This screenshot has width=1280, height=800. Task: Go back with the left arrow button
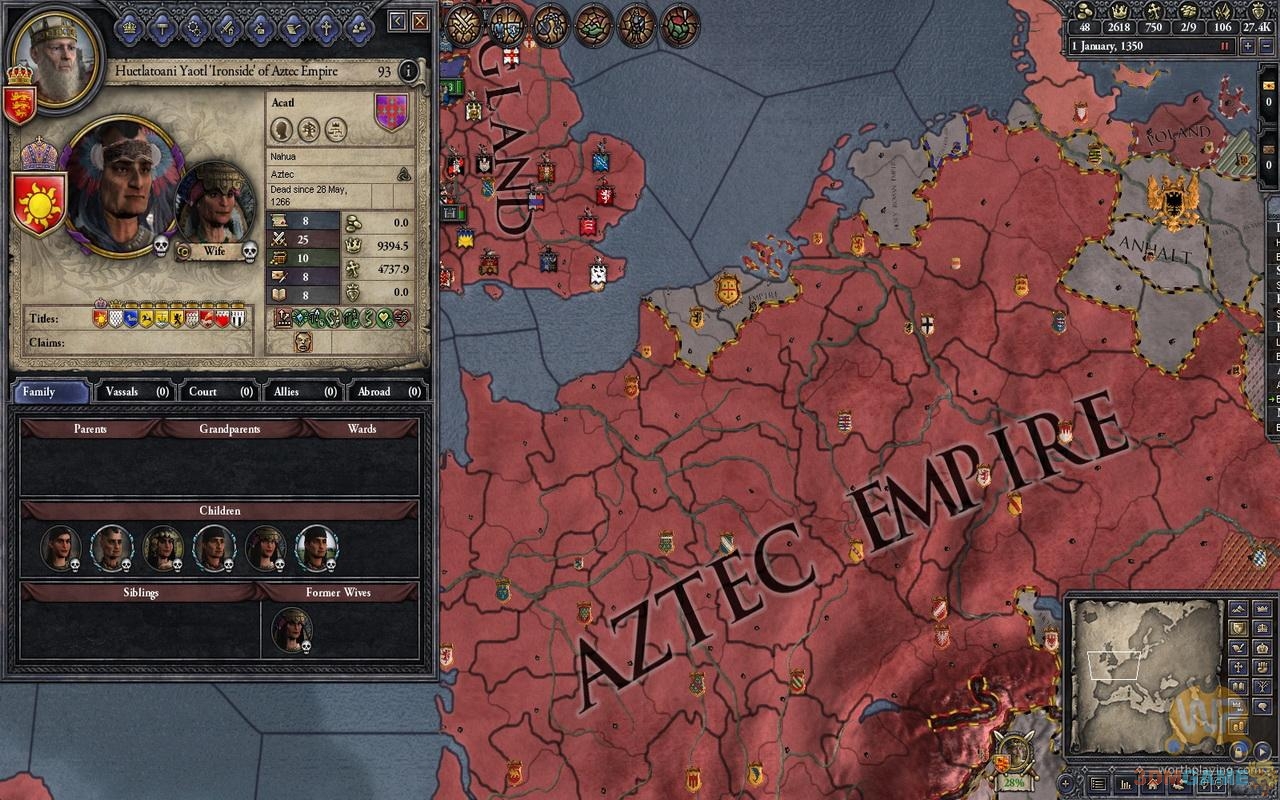pyautogui.click(x=398, y=20)
